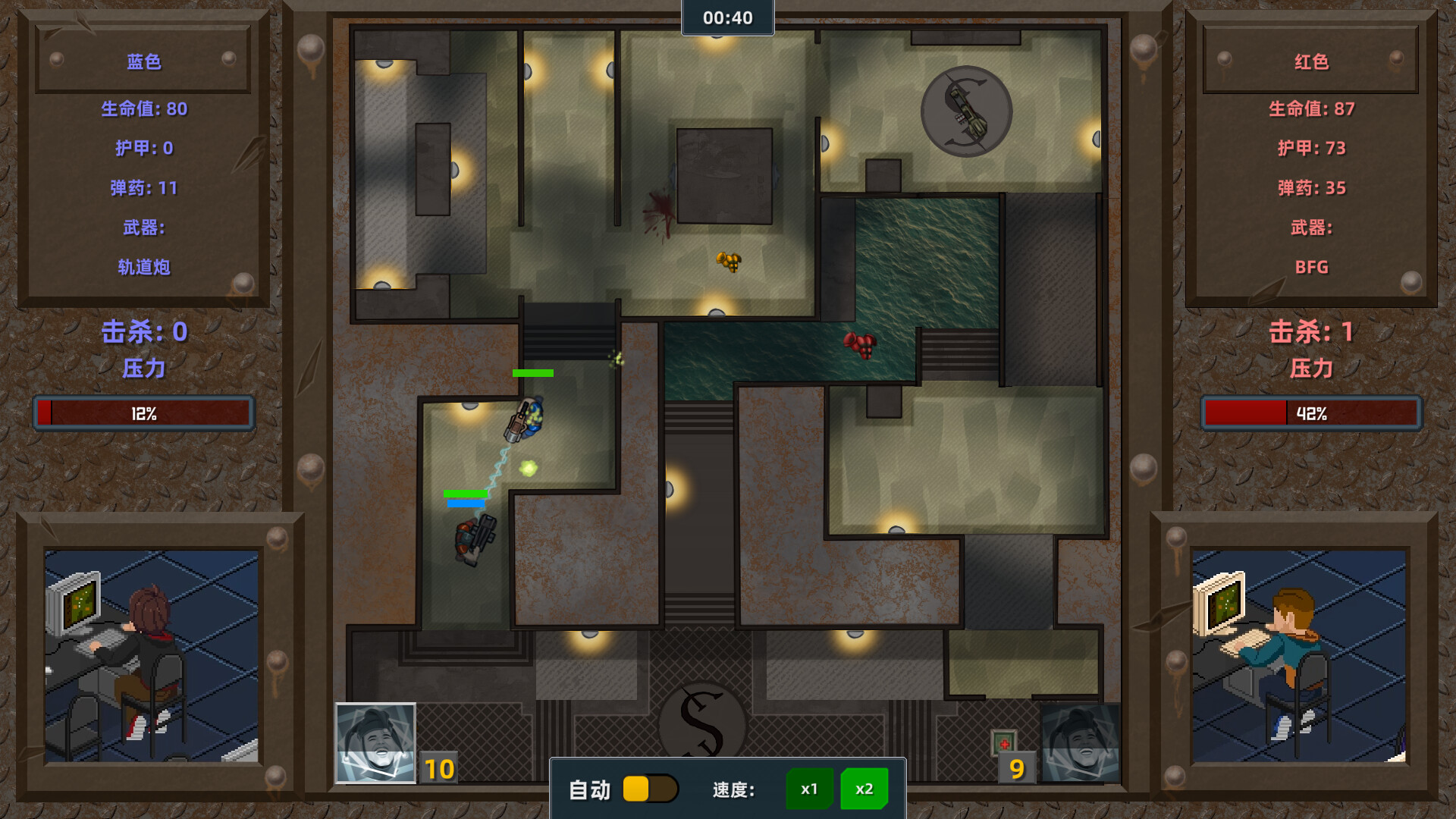
Task: Set game speed to x2
Action: (864, 789)
